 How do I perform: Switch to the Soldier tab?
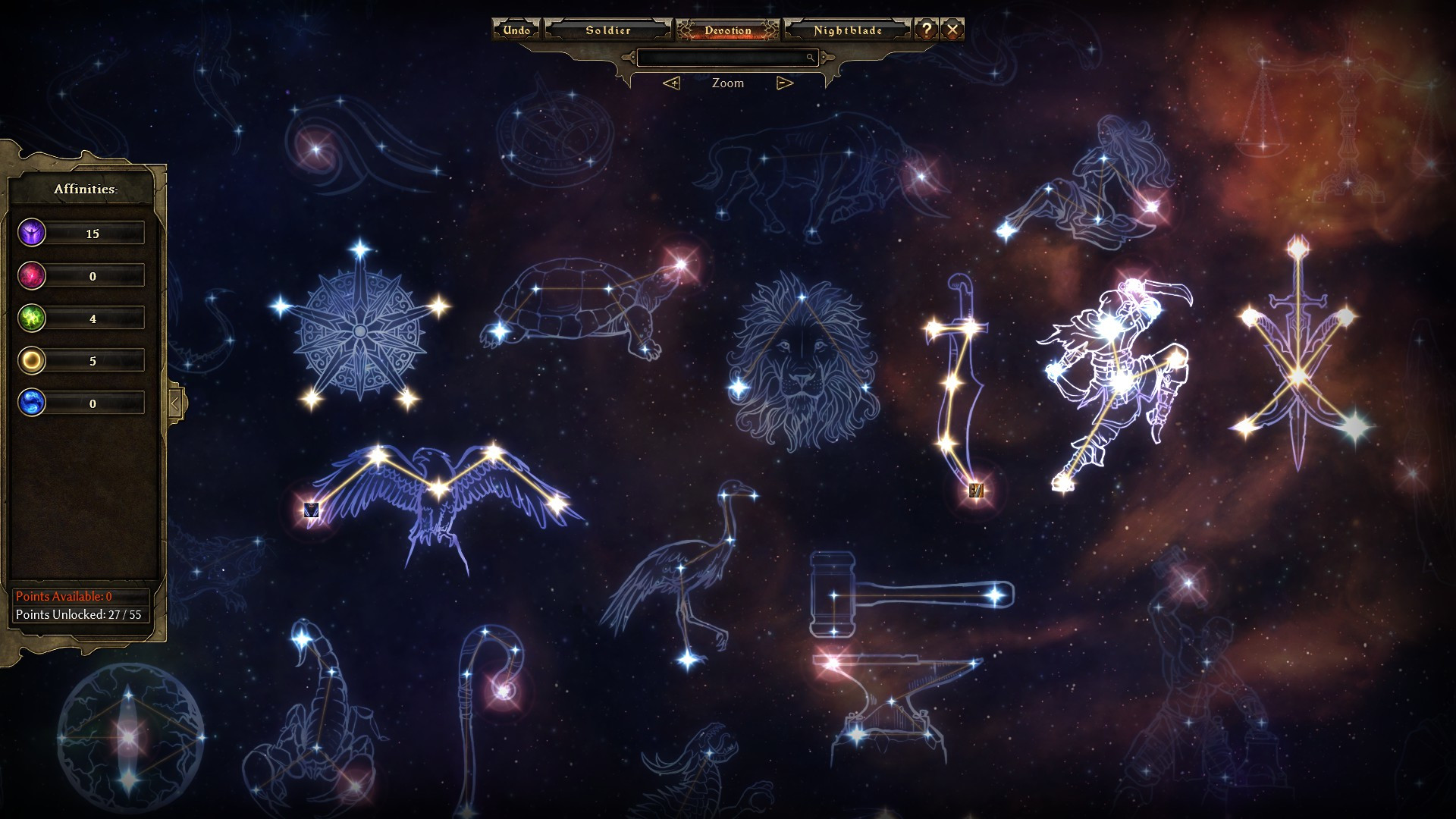608,30
